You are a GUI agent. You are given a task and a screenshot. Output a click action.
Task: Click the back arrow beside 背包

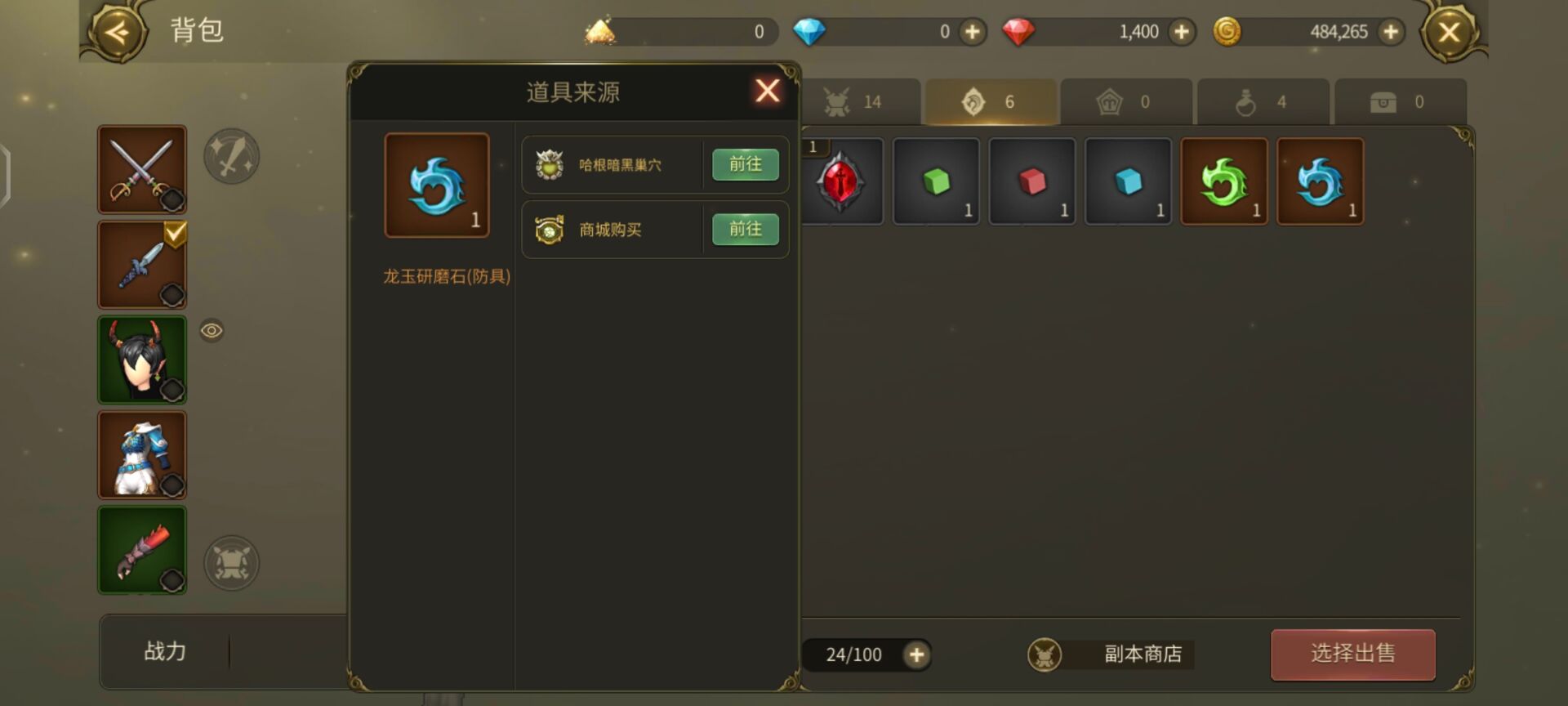(118, 33)
